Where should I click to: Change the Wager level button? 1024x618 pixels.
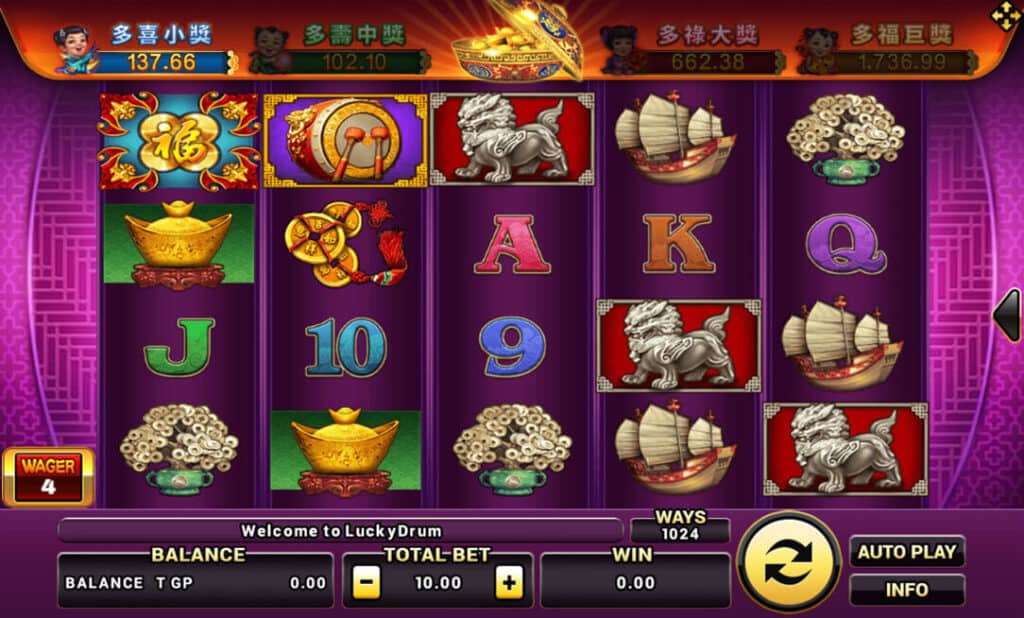click(x=48, y=477)
